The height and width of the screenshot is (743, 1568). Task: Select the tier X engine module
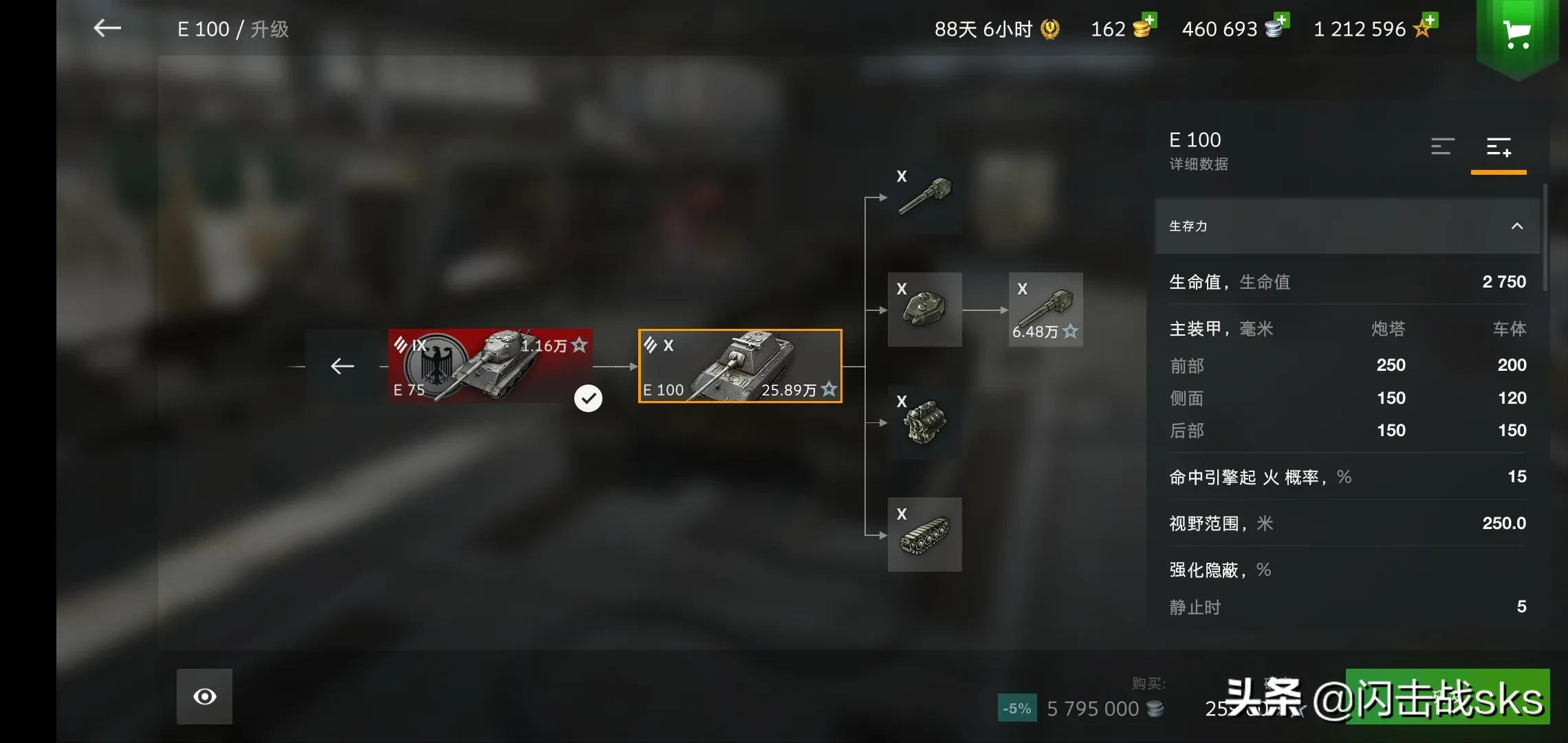(x=924, y=422)
